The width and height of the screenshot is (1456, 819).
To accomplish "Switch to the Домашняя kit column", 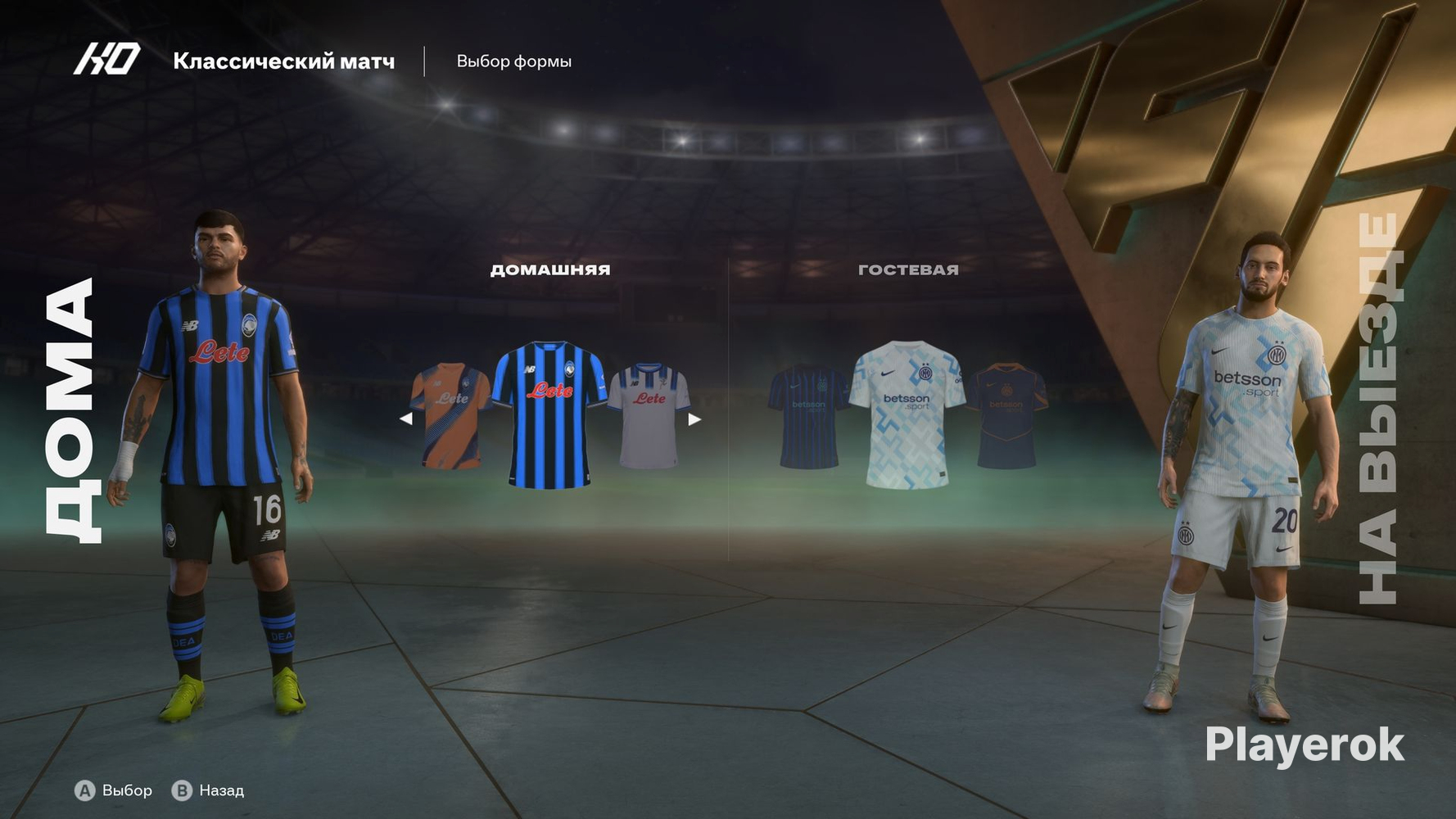I will 550,269.
